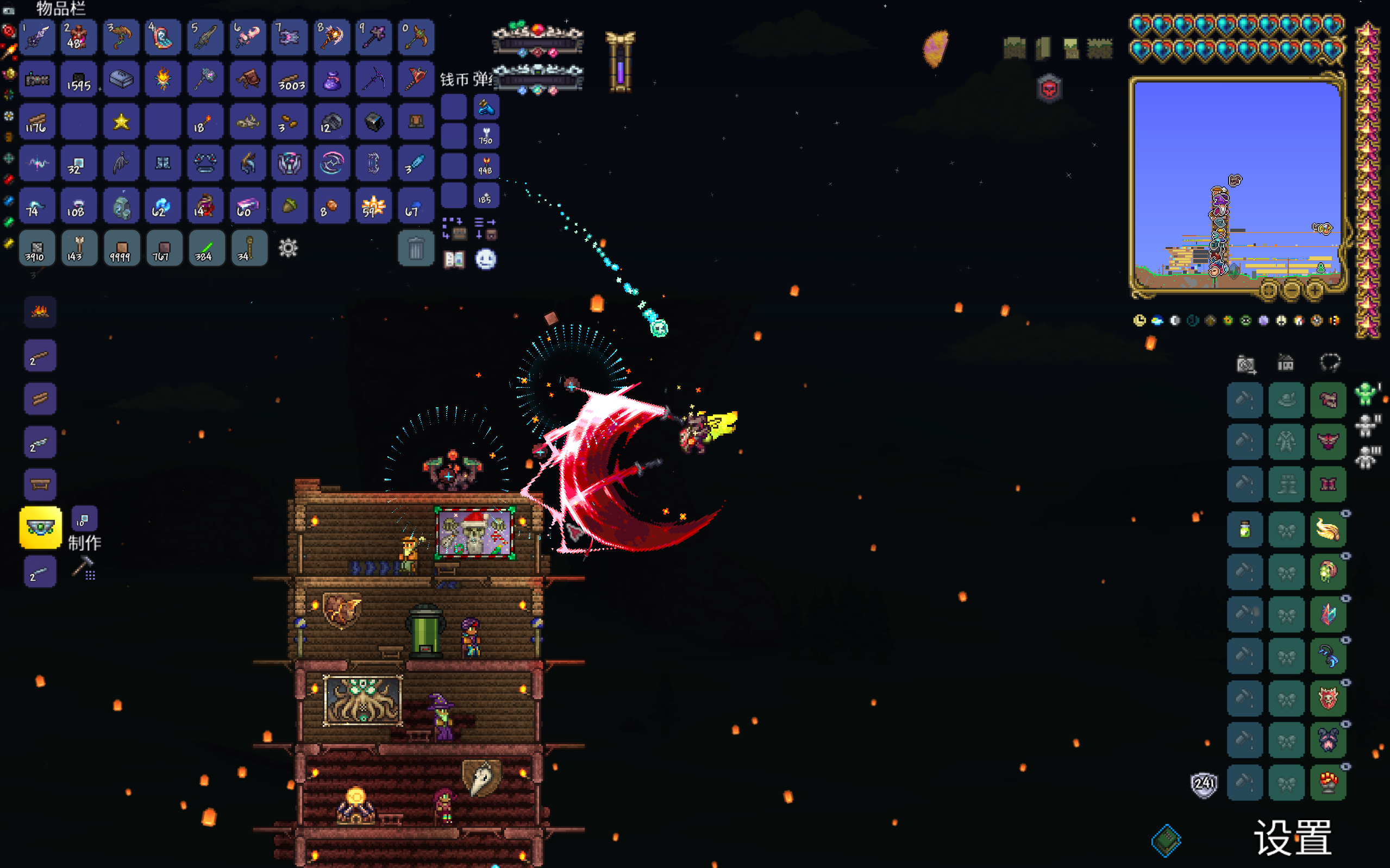
Task: Select the lime potion equipment slot
Action: (1245, 529)
